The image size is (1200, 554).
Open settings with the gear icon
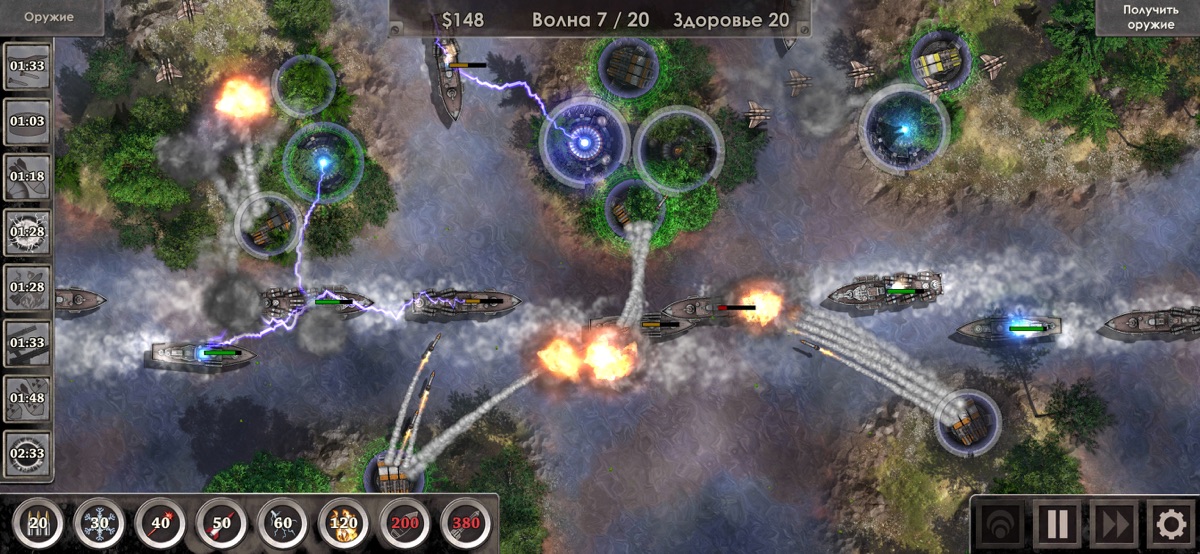point(1168,523)
